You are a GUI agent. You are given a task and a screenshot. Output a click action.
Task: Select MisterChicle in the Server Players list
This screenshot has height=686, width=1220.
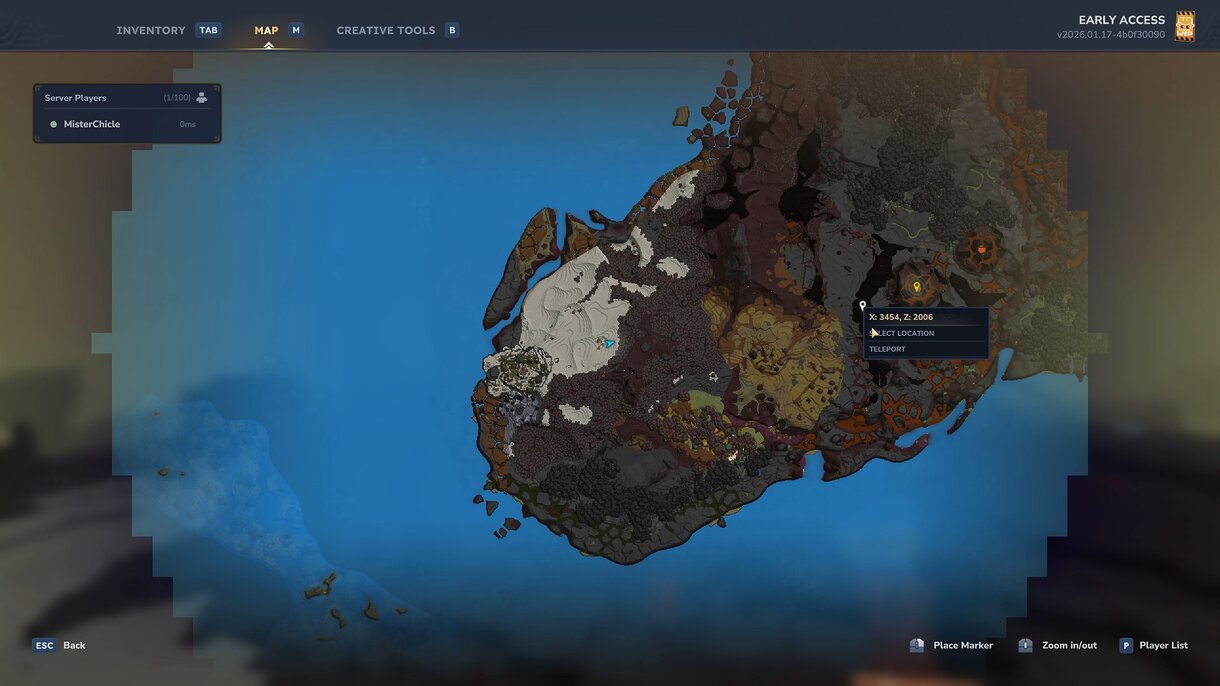click(92, 124)
